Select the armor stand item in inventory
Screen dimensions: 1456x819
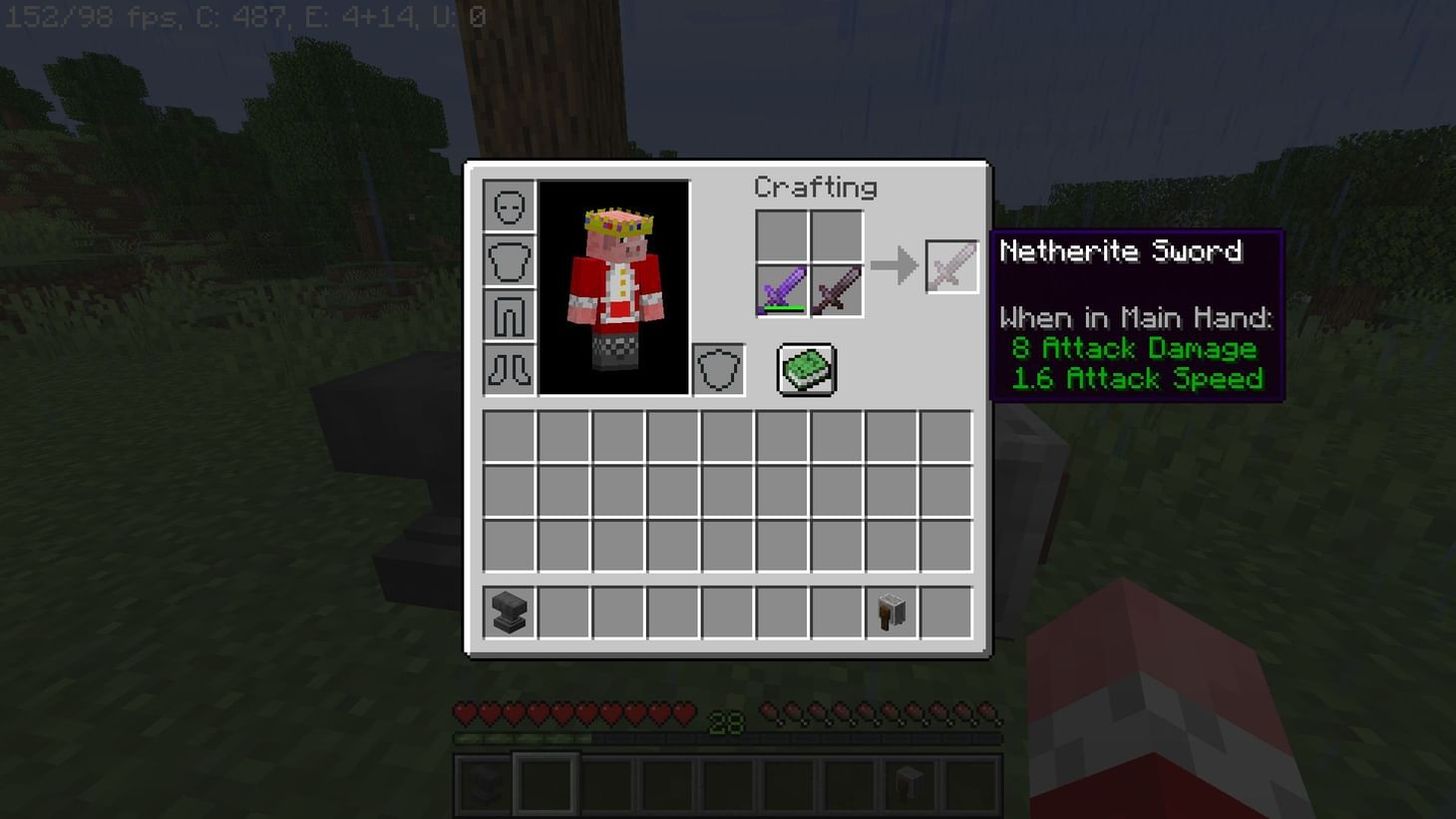(x=892, y=613)
